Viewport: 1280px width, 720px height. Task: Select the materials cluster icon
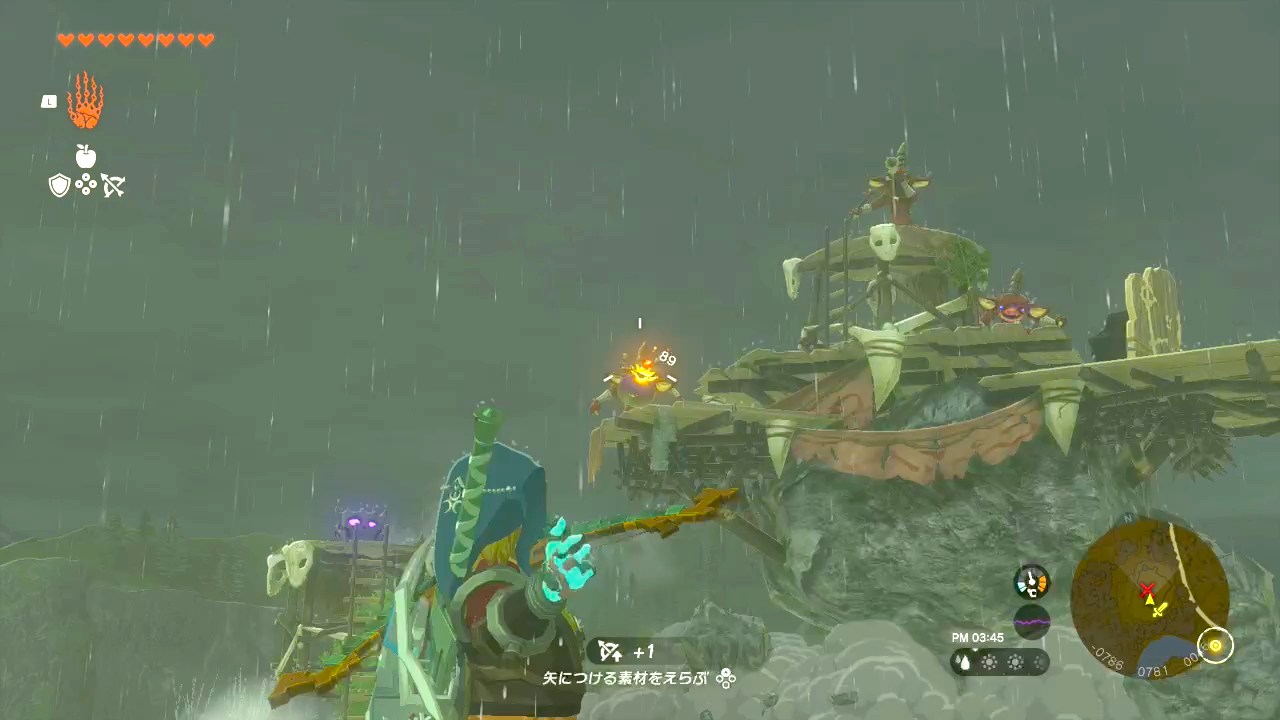pos(86,185)
